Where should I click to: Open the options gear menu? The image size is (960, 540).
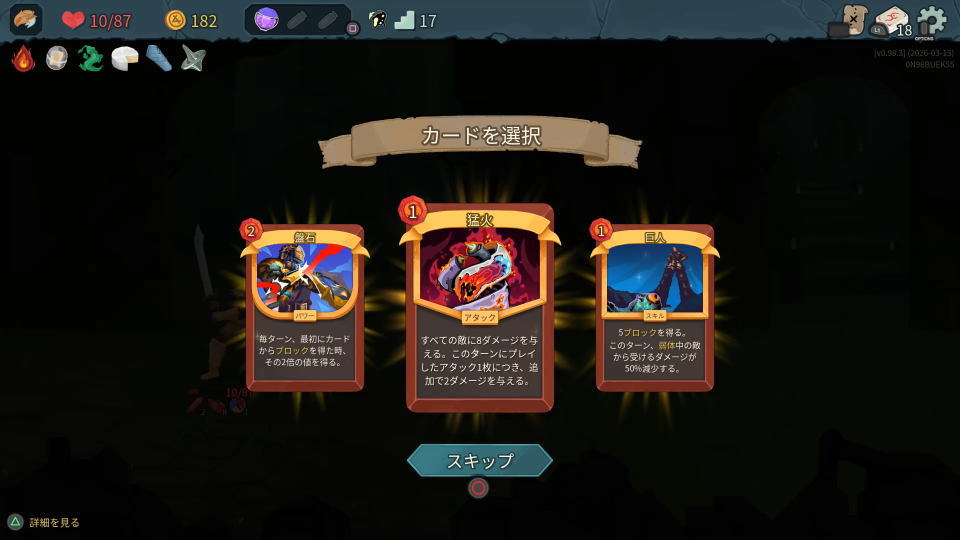tap(931, 20)
